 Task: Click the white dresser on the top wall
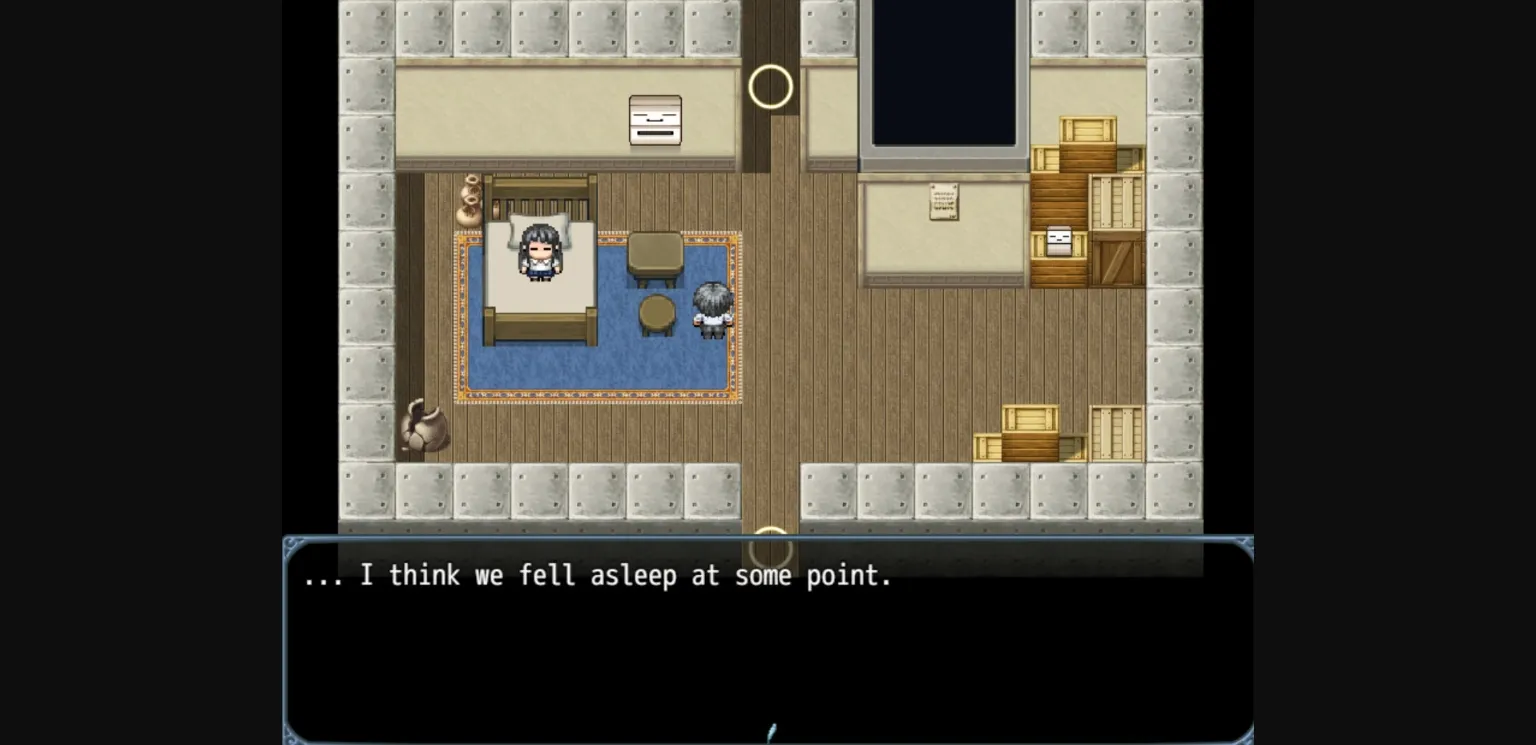[x=656, y=120]
